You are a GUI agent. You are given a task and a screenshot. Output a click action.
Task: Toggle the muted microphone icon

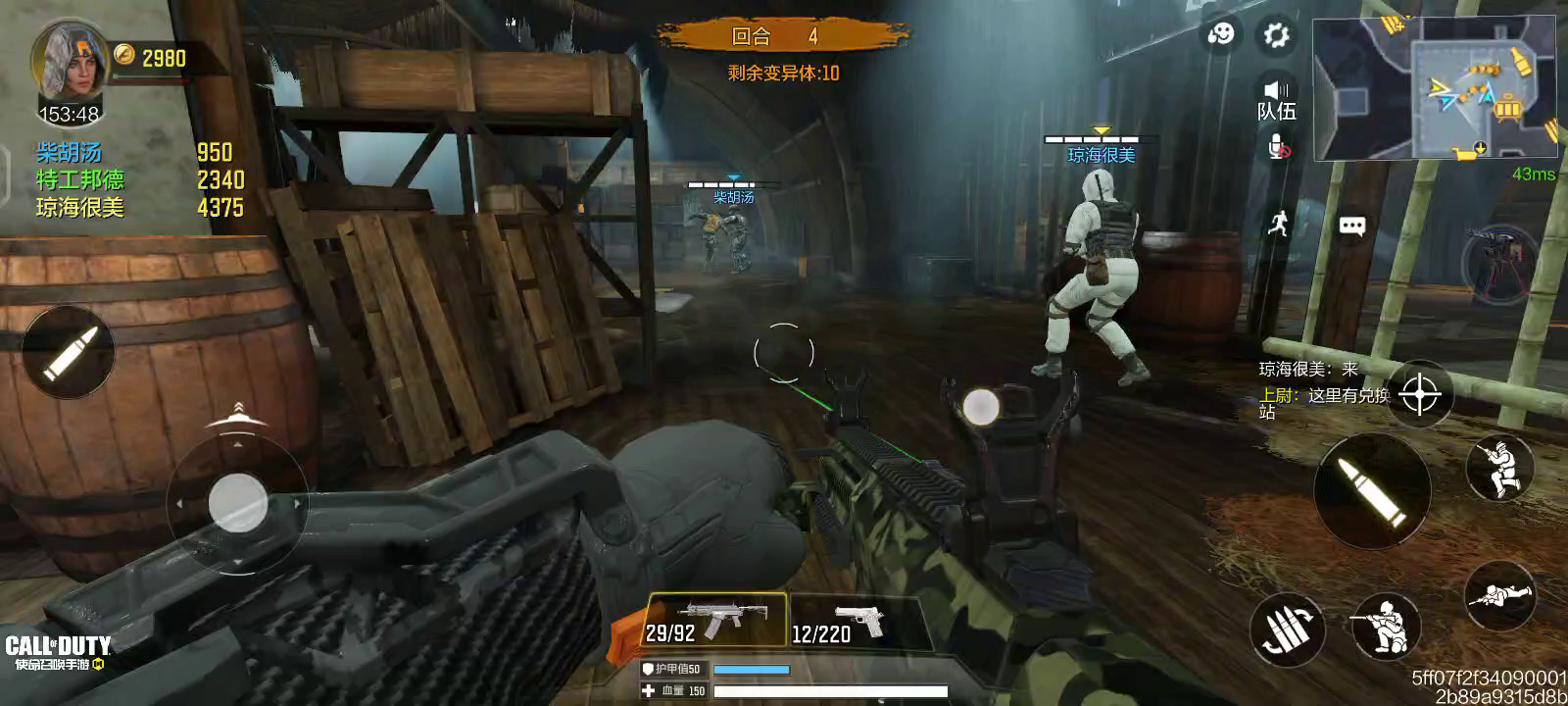pos(1278,148)
